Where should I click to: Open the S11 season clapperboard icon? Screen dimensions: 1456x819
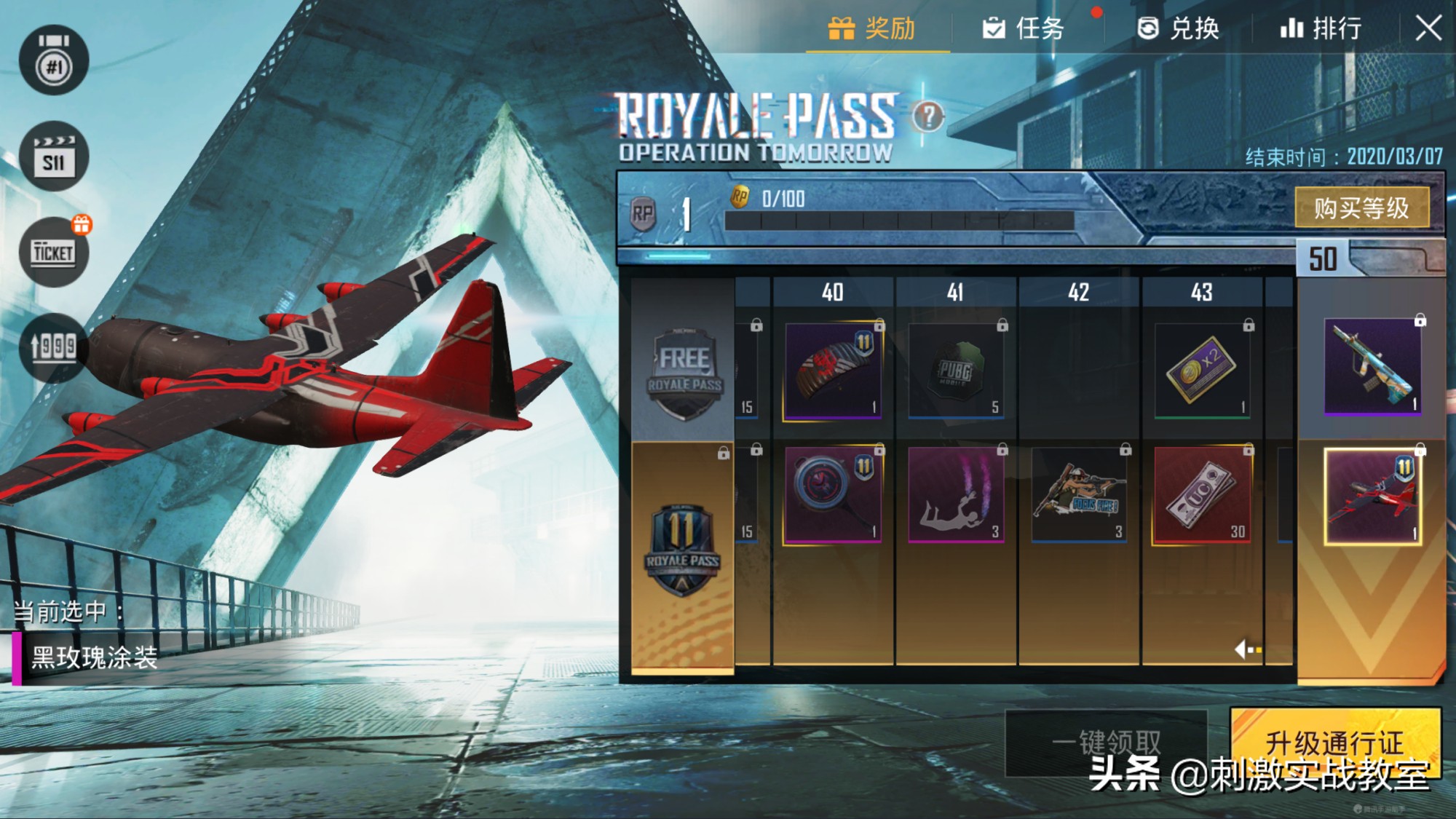click(x=54, y=157)
